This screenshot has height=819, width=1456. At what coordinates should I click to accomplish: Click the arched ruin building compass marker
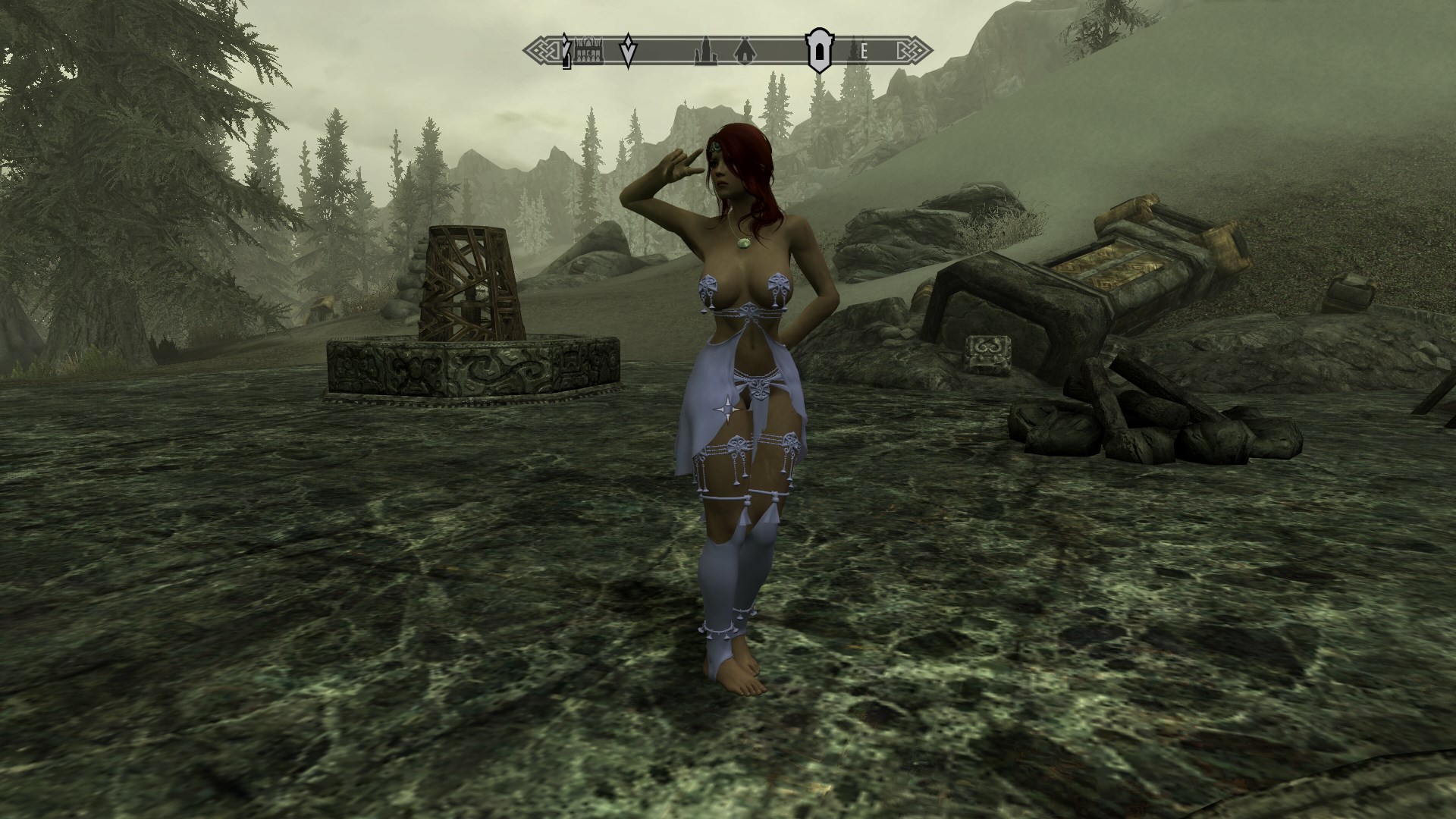click(588, 52)
